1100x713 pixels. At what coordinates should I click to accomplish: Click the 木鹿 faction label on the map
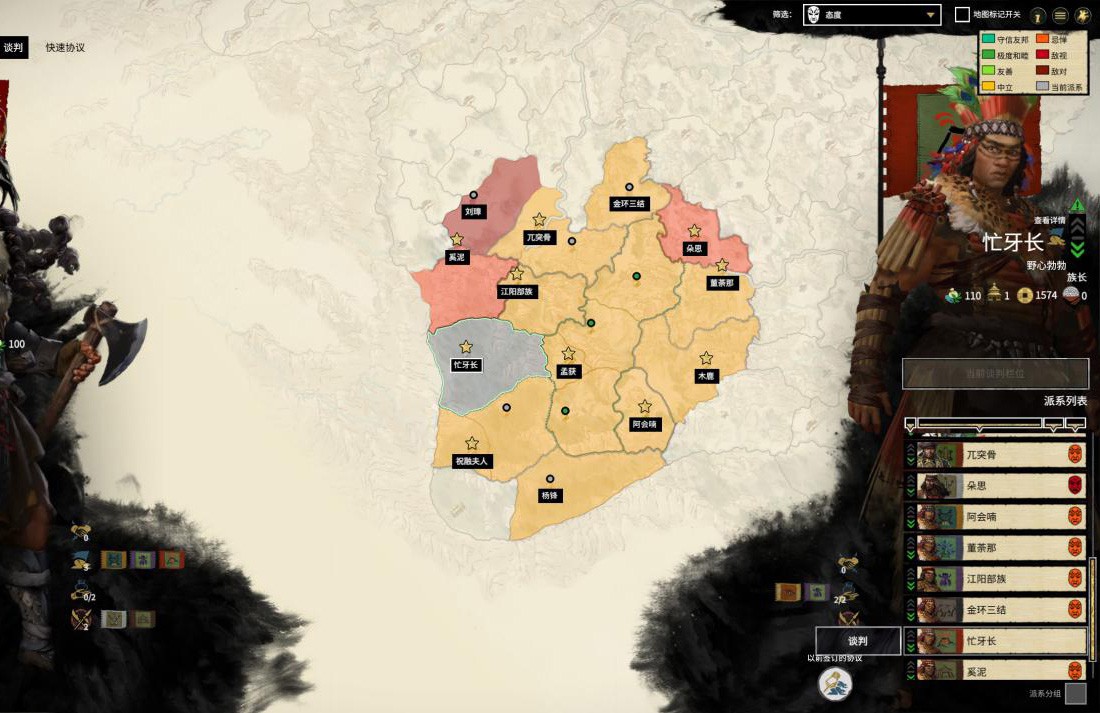click(706, 376)
